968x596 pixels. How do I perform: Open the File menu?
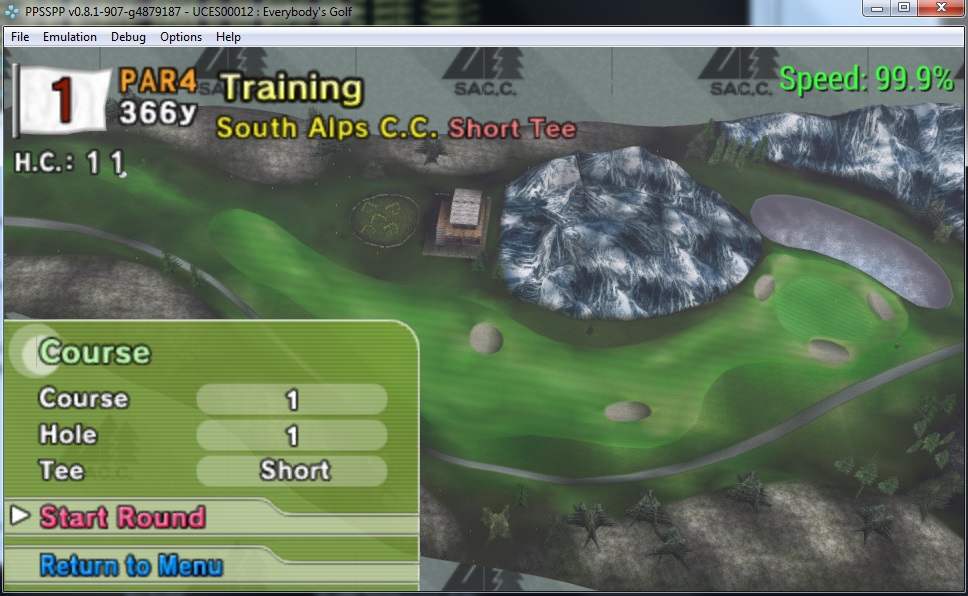[x=20, y=37]
